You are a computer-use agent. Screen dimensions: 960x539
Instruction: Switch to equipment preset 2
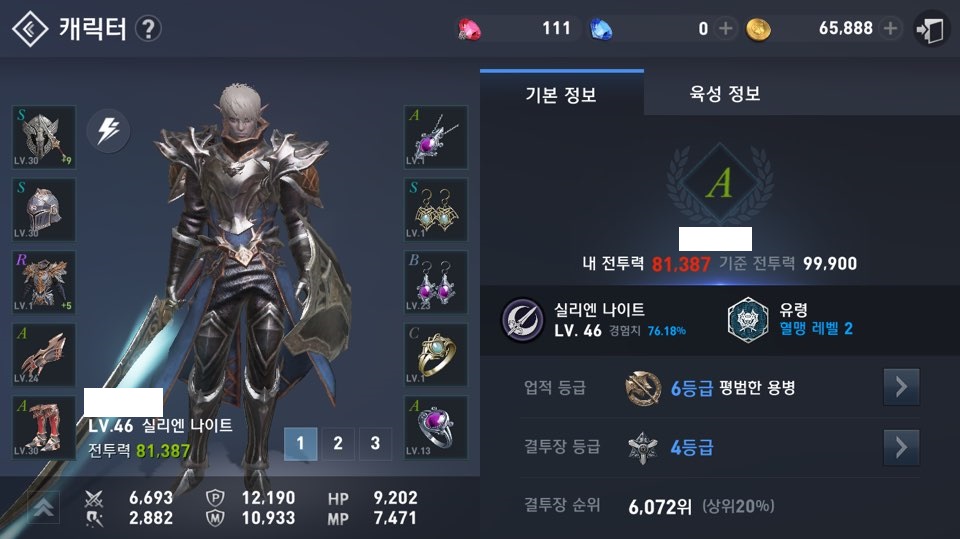[x=338, y=443]
